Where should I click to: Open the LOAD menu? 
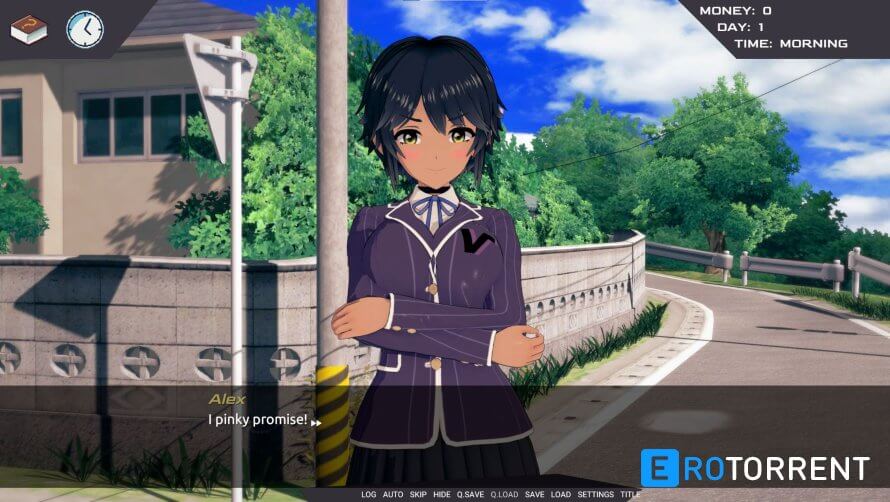561,495
